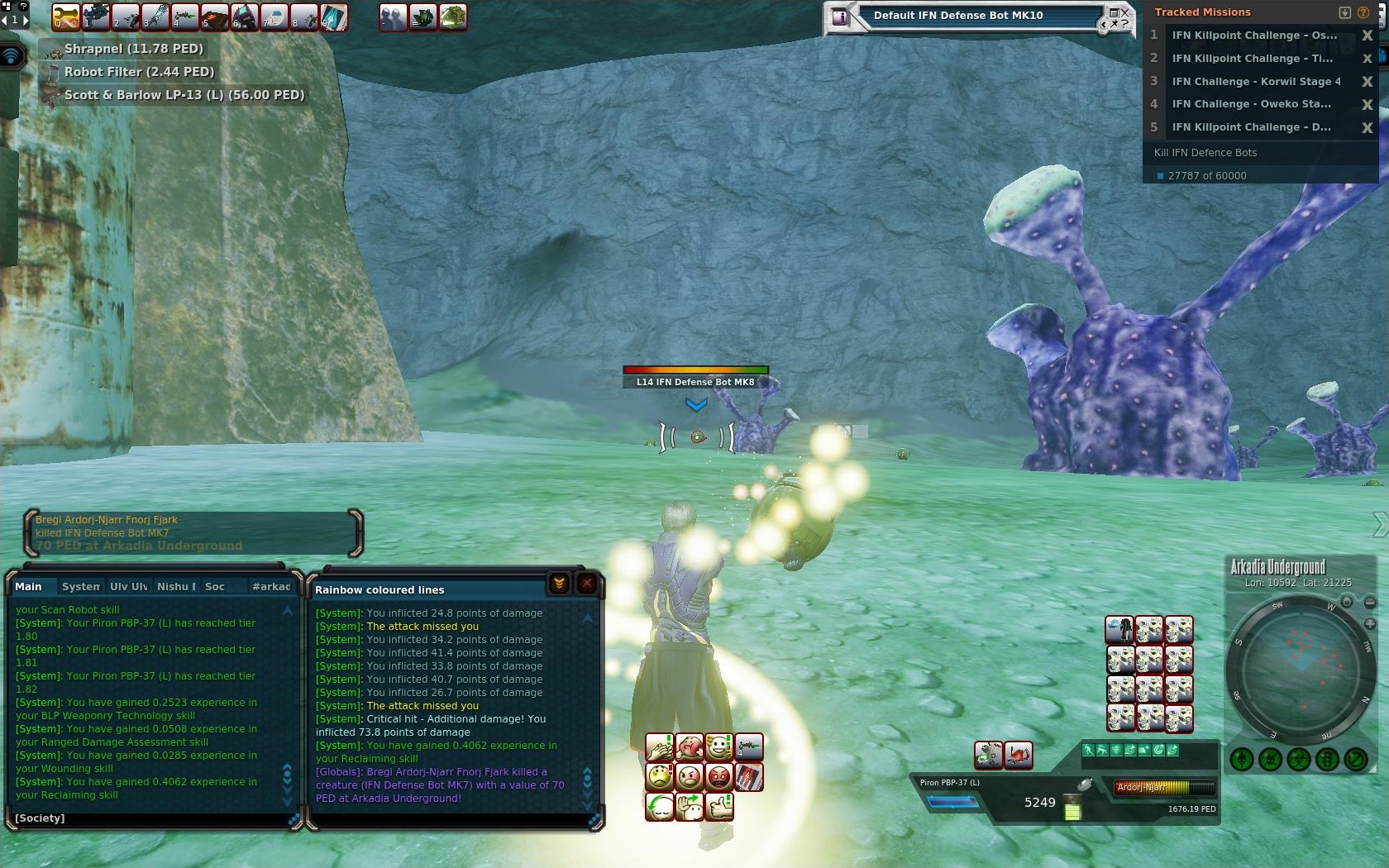Select the IFN Killpoint Challenge - Os... mission
The image size is (1389, 868).
[1253, 36]
